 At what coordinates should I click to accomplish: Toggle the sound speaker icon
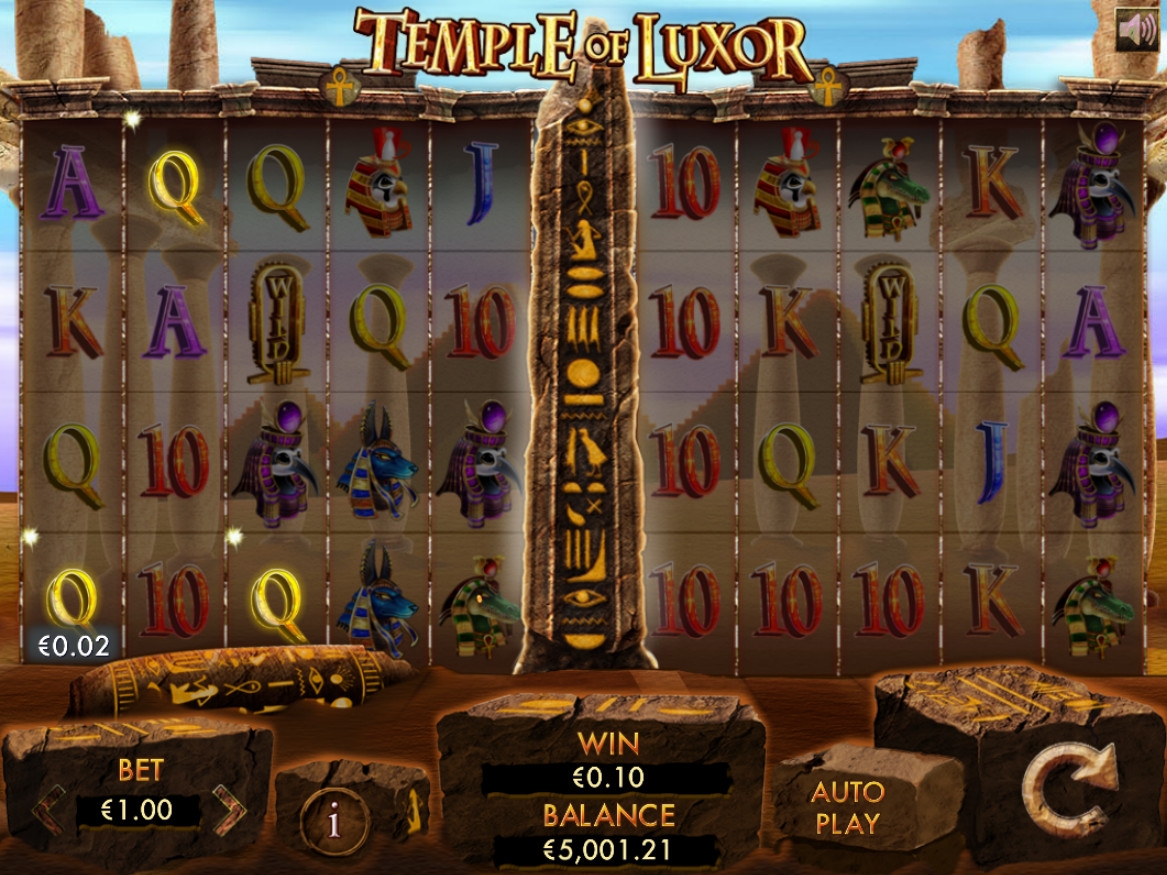pos(1136,29)
